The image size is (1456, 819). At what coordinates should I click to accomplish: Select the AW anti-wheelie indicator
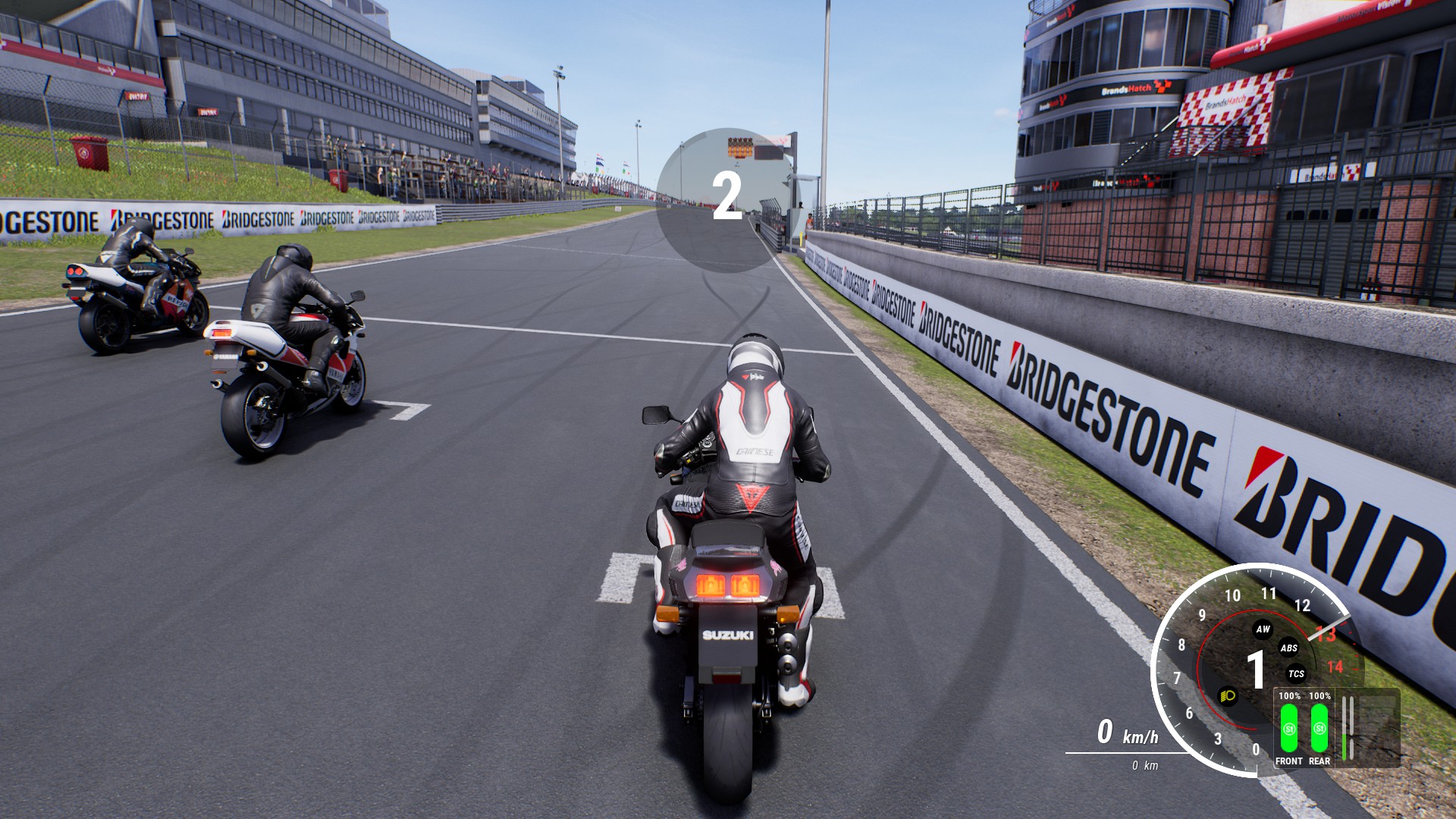point(1263,629)
